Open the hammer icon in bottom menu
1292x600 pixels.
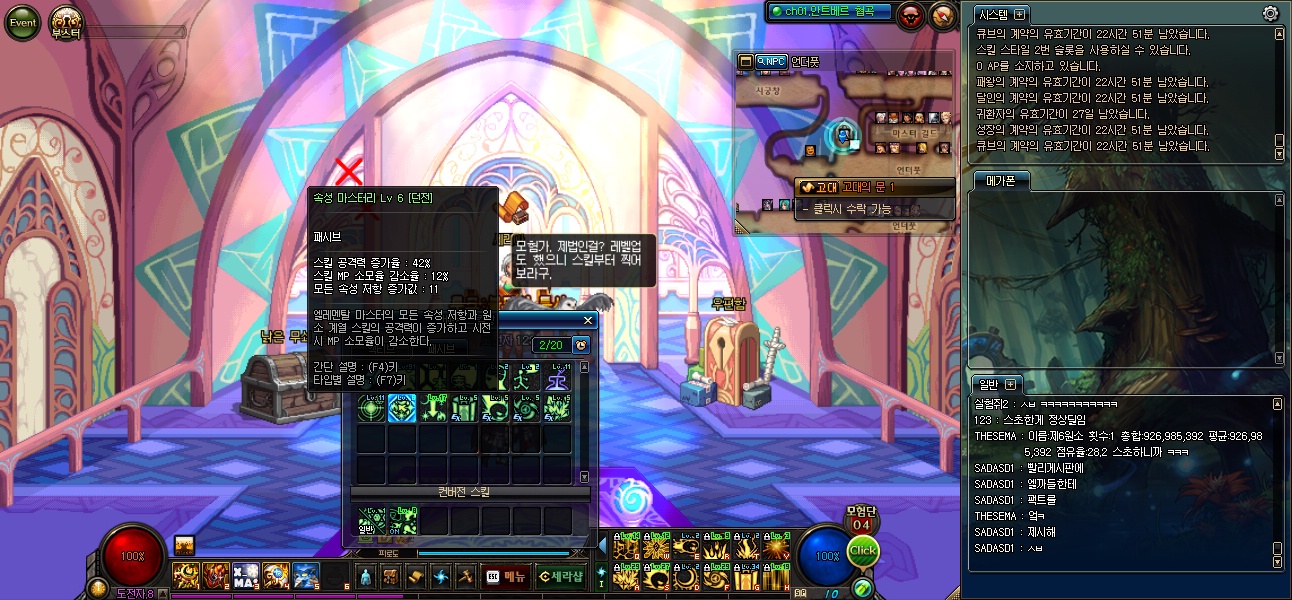click(x=464, y=576)
